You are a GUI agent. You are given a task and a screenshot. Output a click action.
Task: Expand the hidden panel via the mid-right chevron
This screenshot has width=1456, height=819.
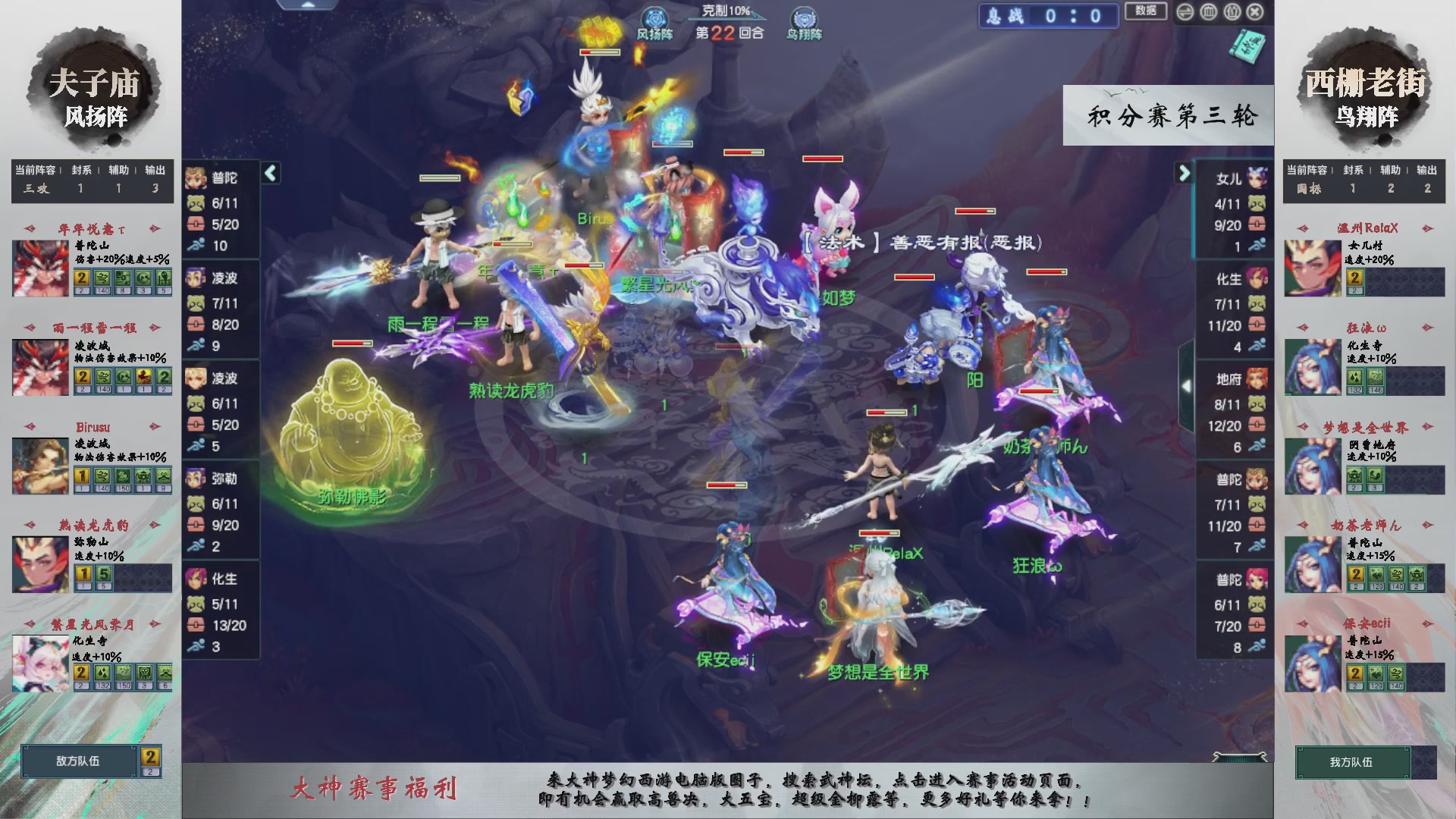click(1188, 384)
